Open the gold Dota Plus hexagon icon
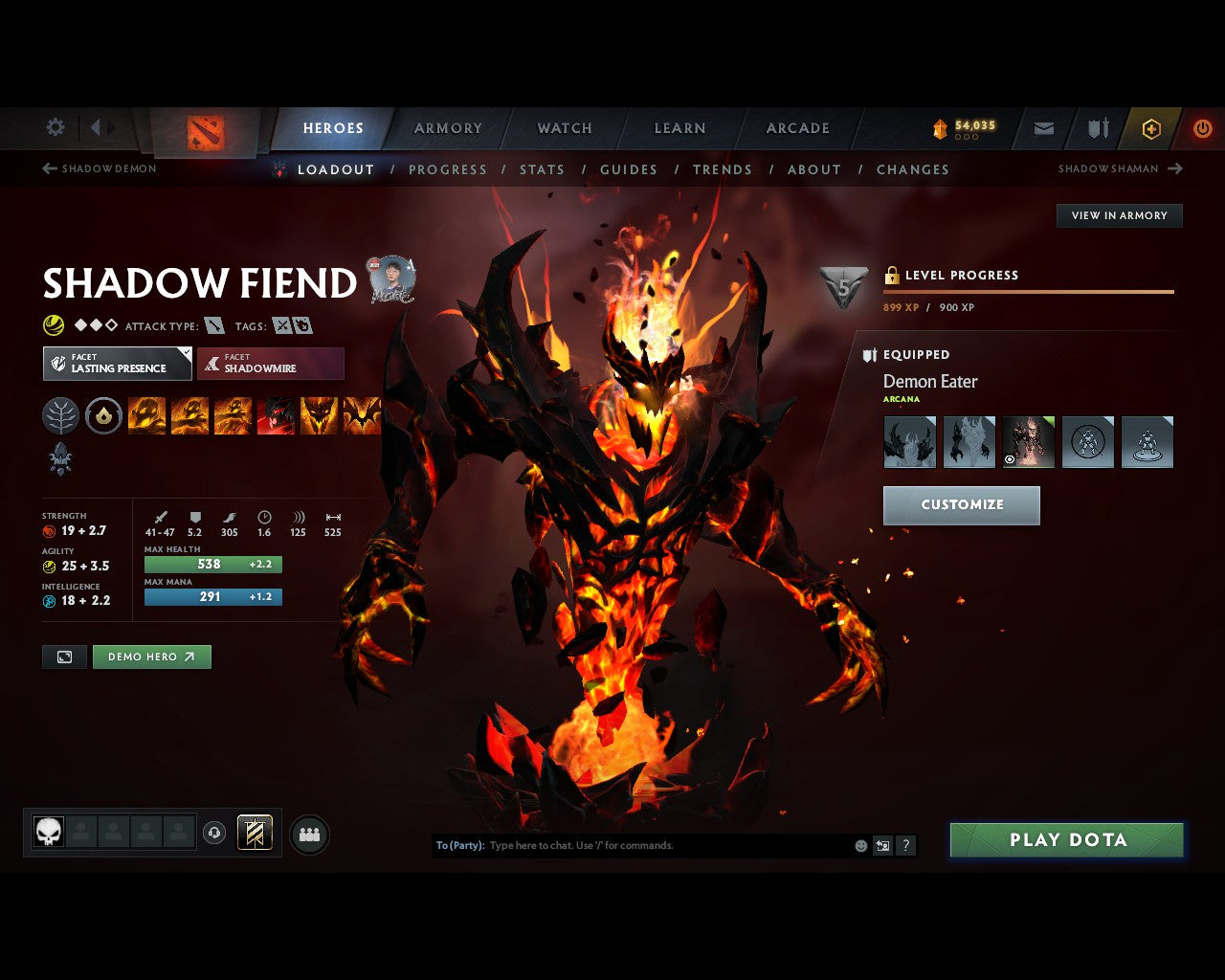This screenshot has height=980, width=1225. [1150, 128]
